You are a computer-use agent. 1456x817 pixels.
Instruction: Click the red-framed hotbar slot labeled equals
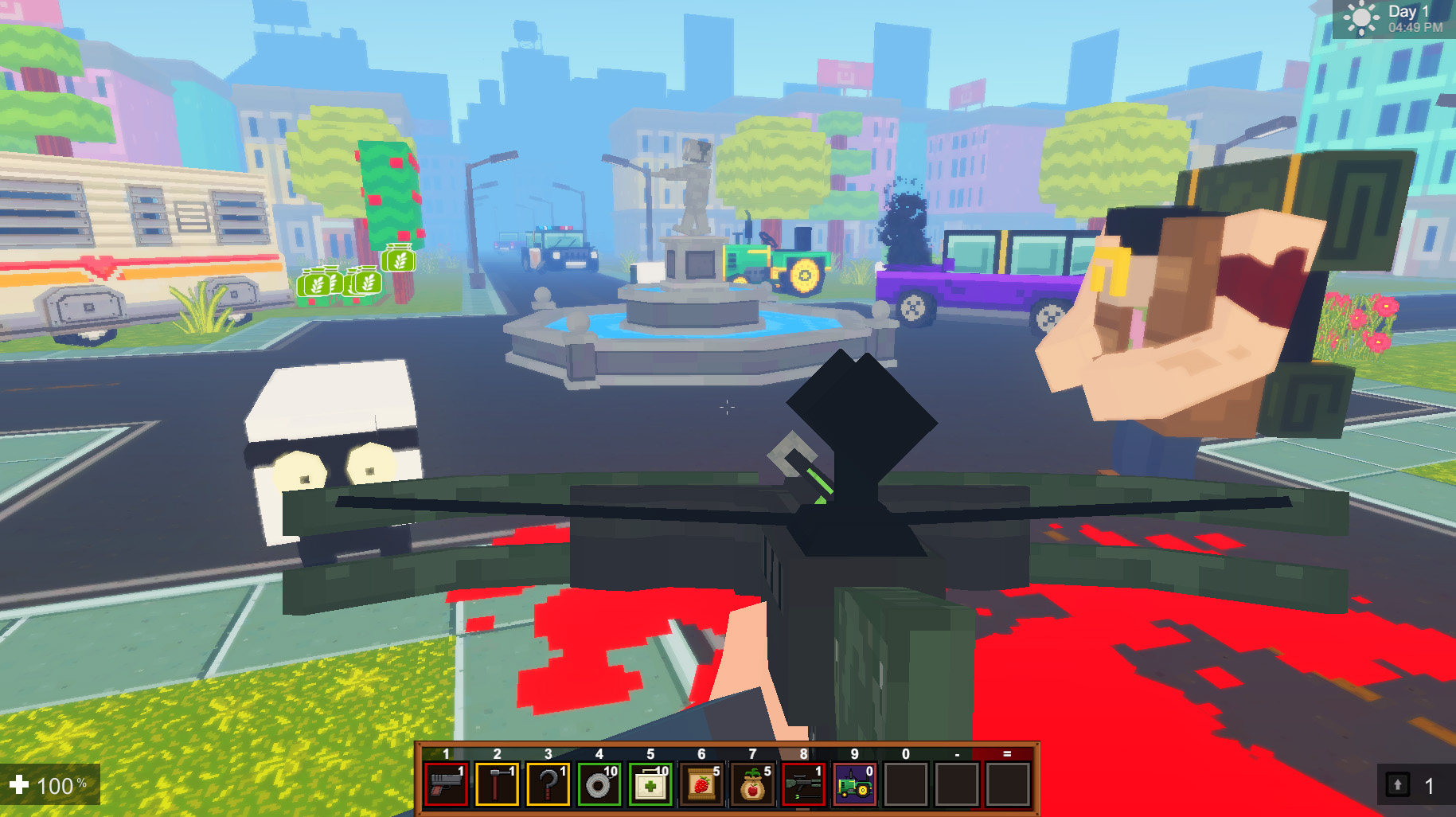pos(1007,784)
